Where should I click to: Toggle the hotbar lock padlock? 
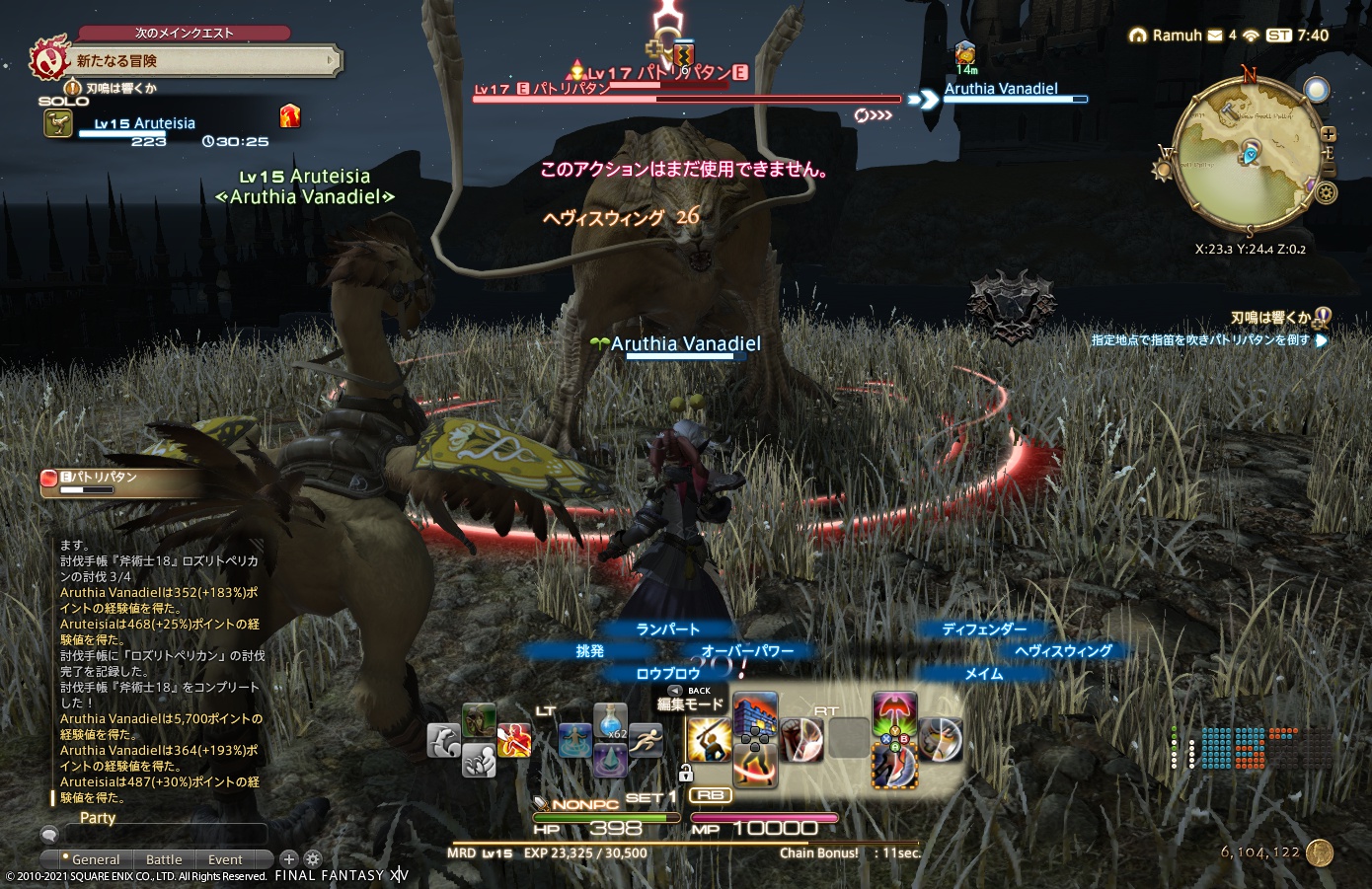pos(686,772)
